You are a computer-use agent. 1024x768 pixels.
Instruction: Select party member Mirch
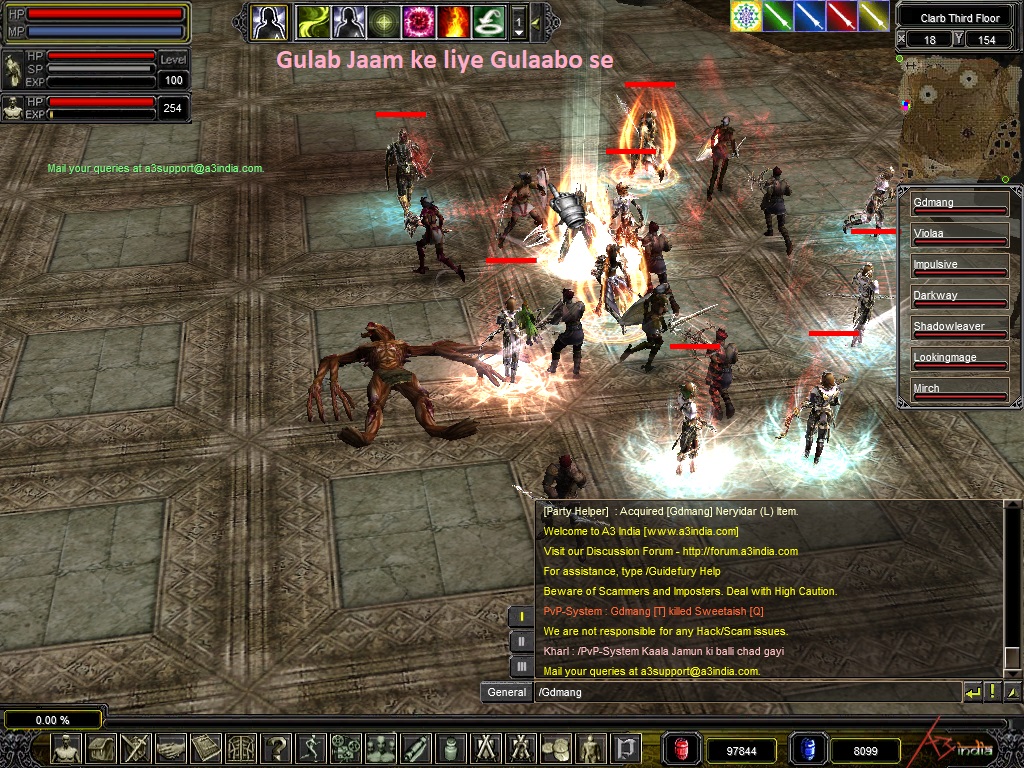tap(959, 390)
